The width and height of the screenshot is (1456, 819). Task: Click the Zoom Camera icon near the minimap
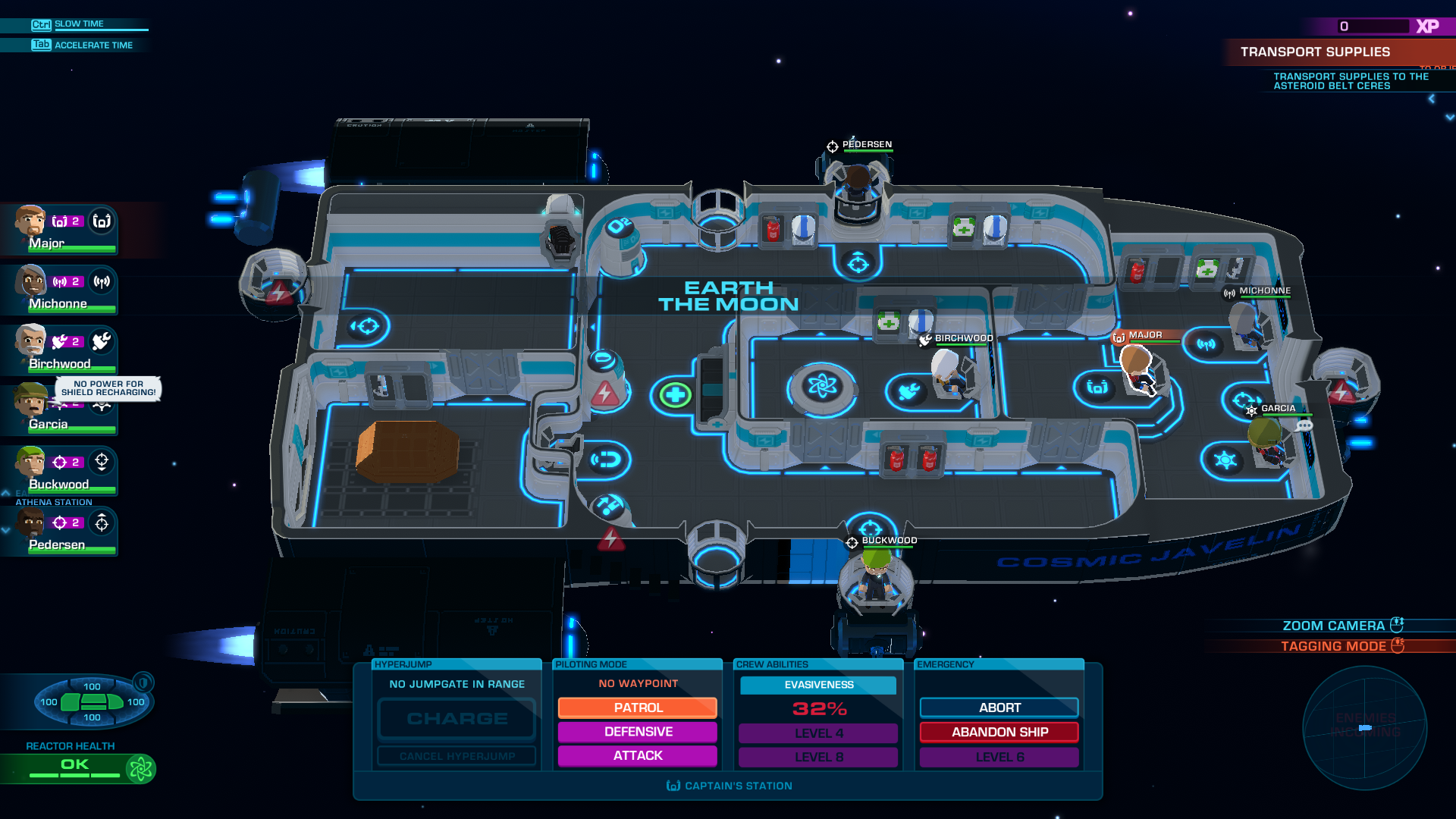pos(1398,624)
